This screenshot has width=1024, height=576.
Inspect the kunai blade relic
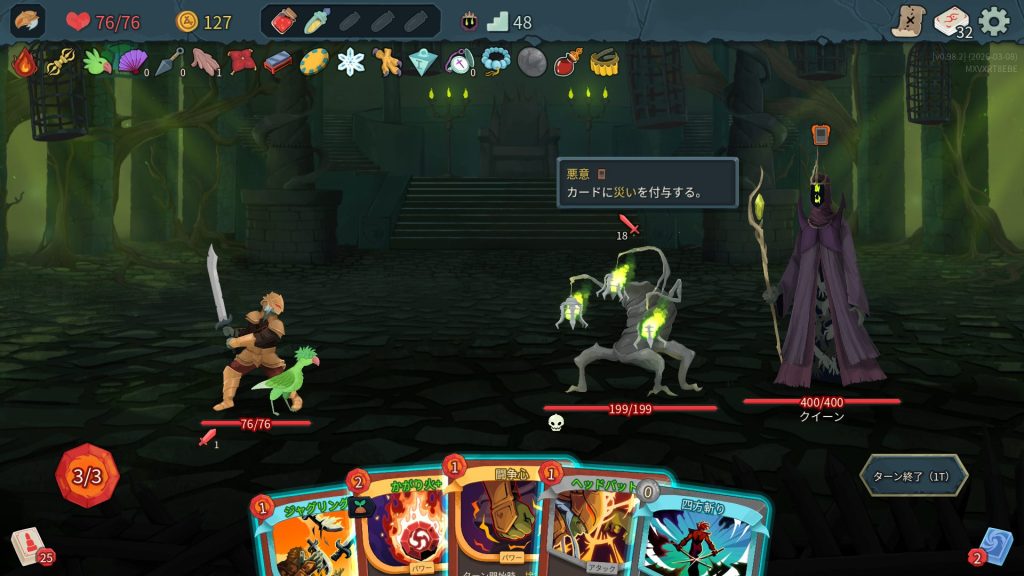(x=167, y=62)
